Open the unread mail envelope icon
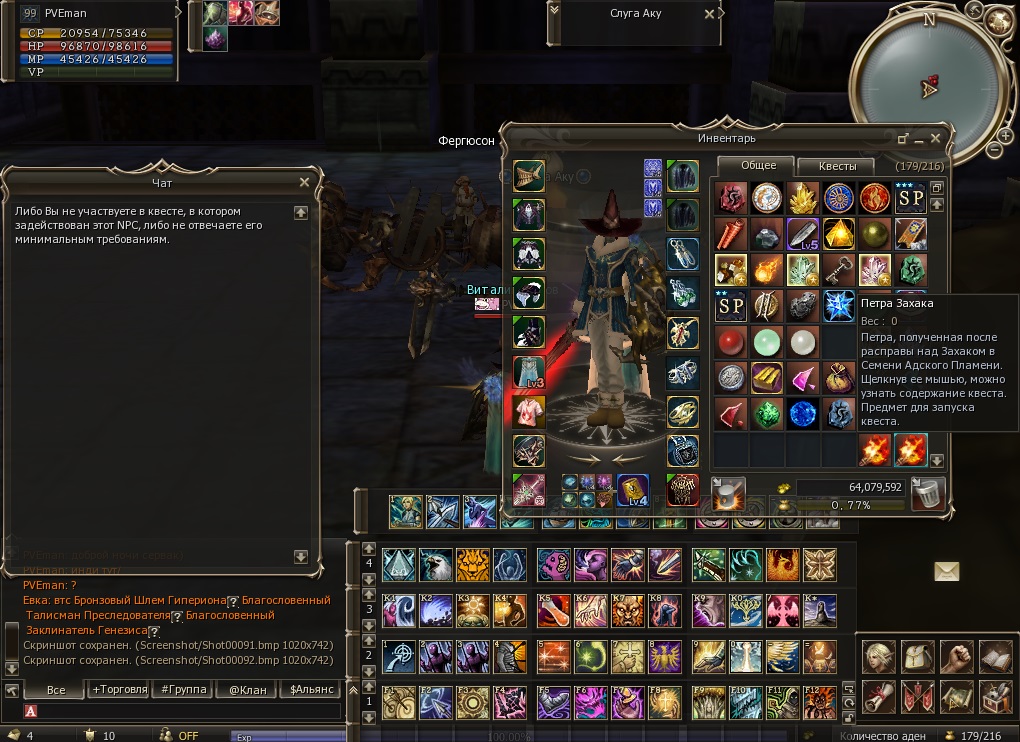This screenshot has height=742, width=1020. click(x=946, y=571)
